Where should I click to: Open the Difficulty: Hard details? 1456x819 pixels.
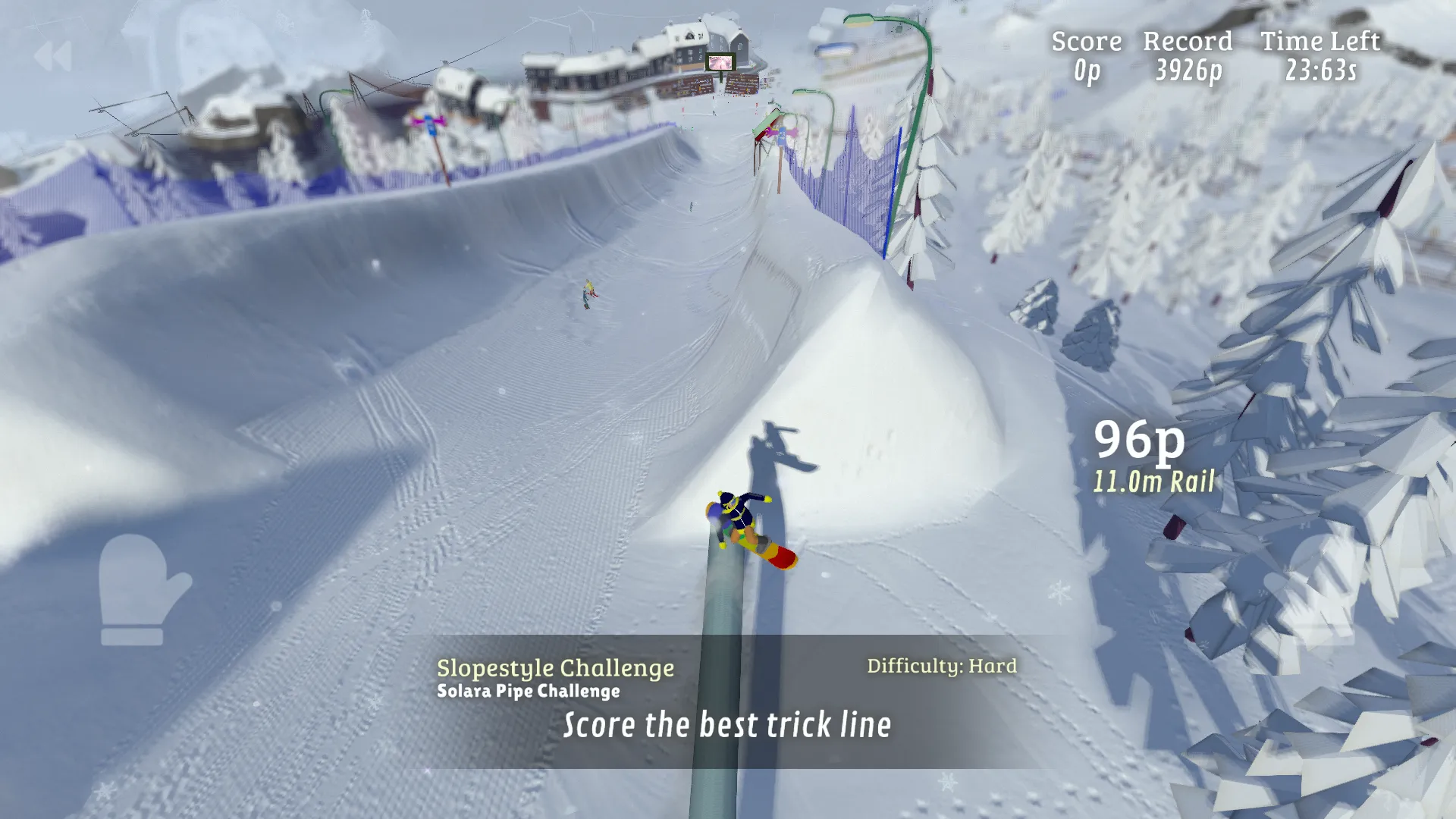click(x=941, y=666)
